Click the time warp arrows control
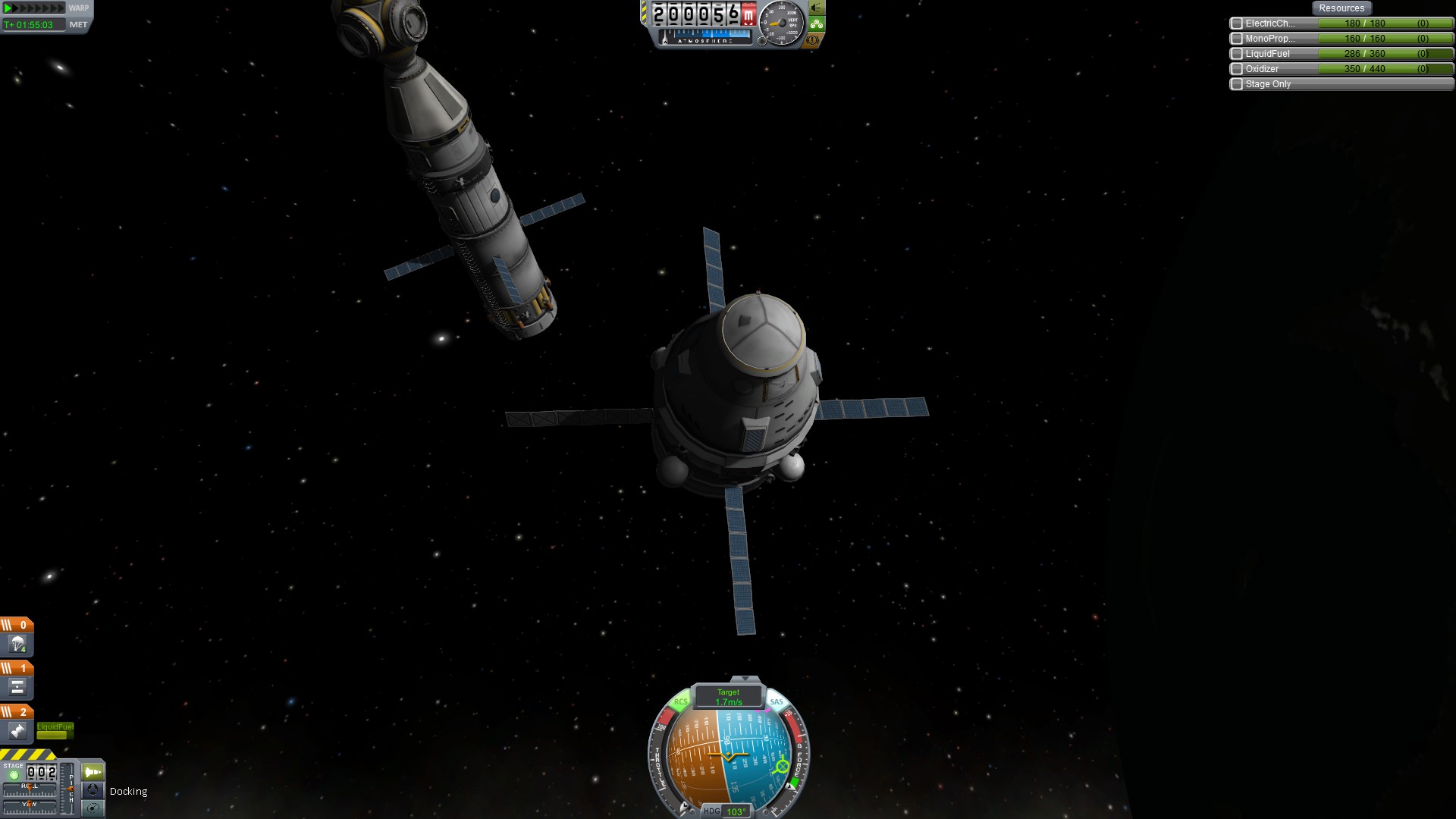1456x819 pixels. (x=34, y=8)
